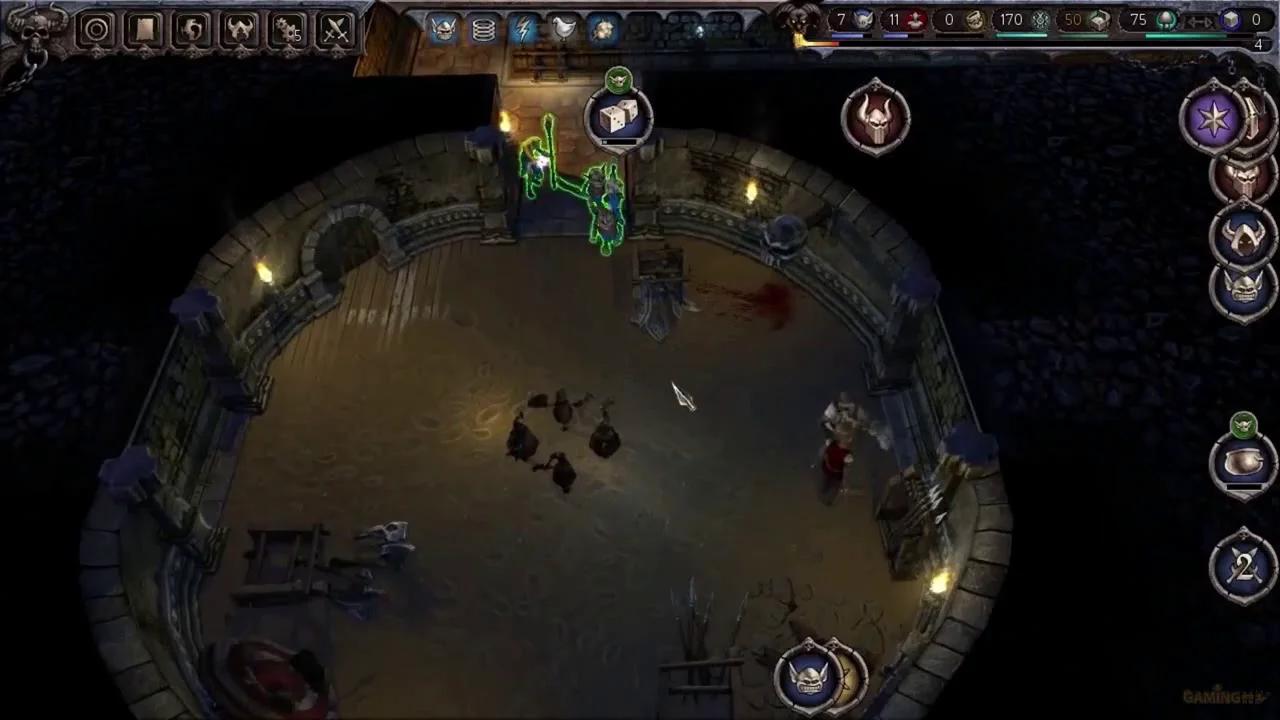Open the gears button marked 5
This screenshot has width=1280, height=720.
point(288,30)
